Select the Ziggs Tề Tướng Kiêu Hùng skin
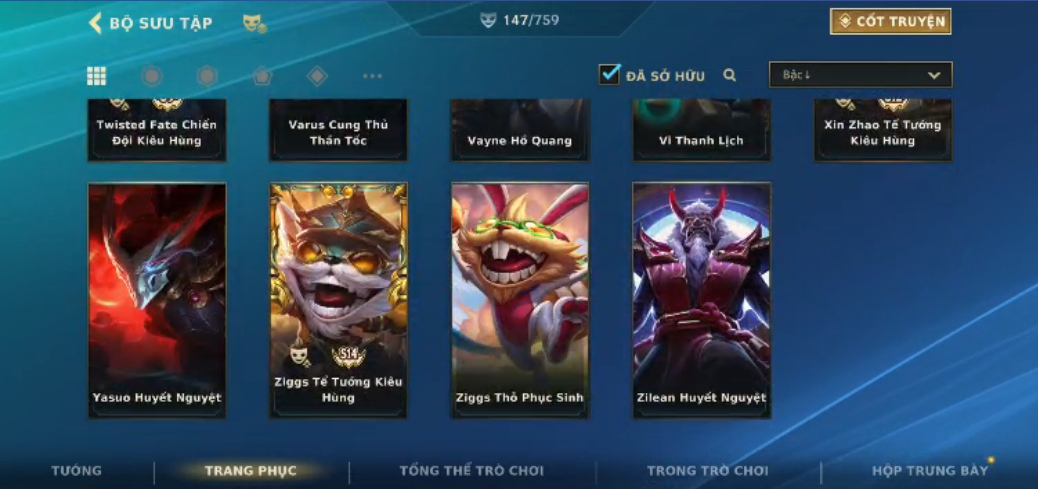1038x489 pixels. (339, 300)
